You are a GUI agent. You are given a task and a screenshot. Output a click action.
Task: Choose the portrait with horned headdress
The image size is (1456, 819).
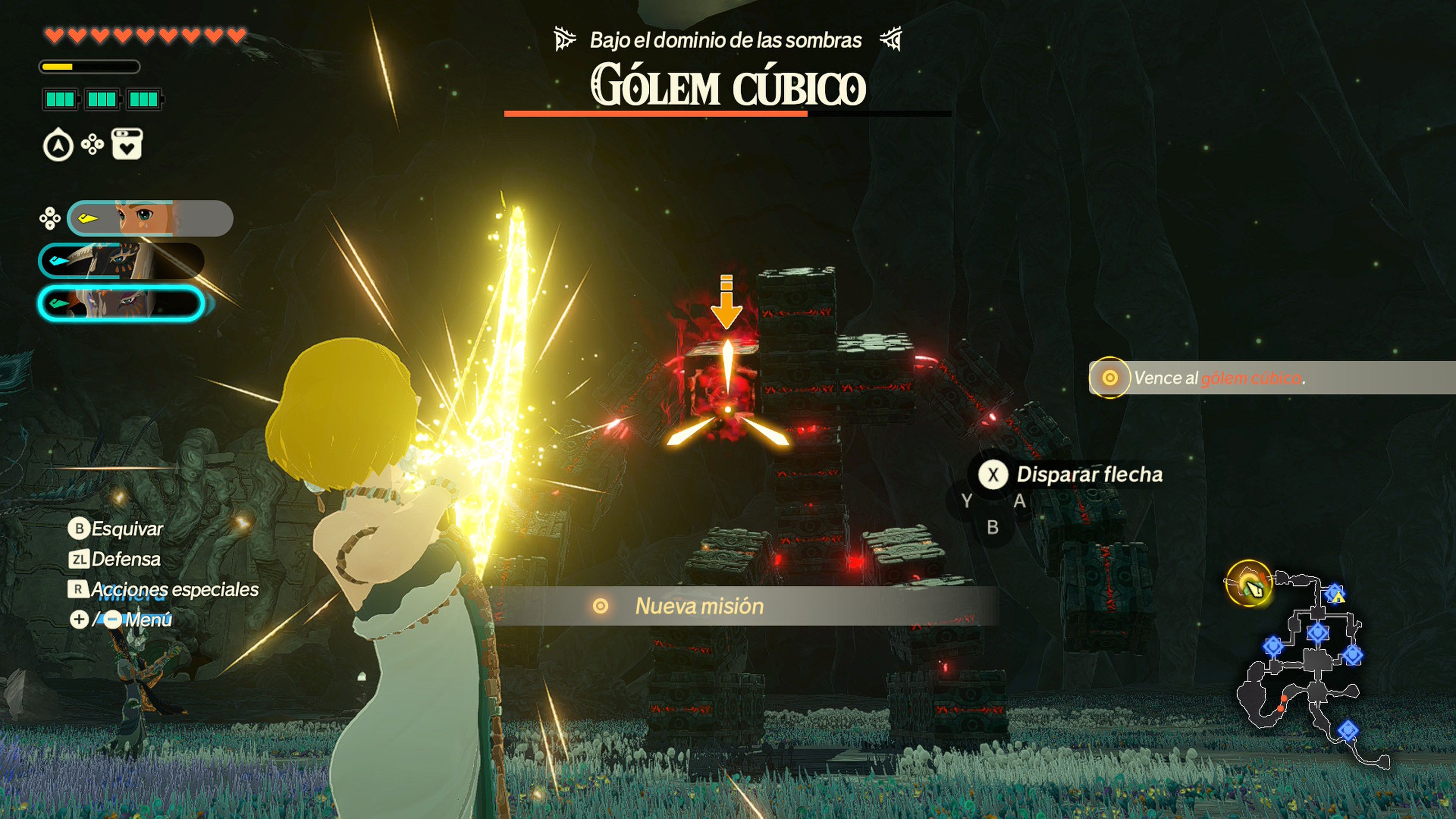point(121,260)
